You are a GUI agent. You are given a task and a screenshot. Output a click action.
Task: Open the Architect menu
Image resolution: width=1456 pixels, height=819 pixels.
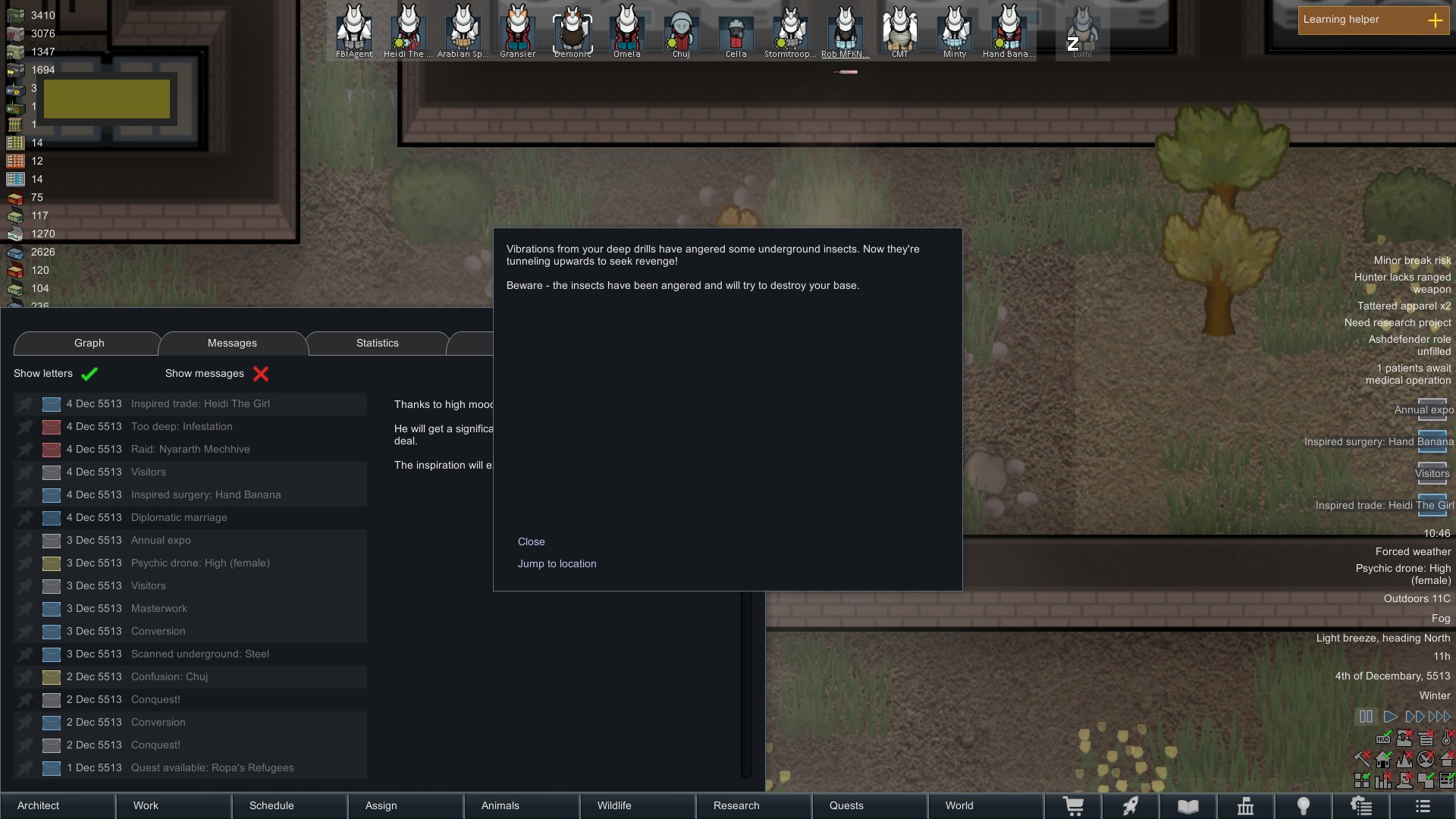[x=38, y=805]
